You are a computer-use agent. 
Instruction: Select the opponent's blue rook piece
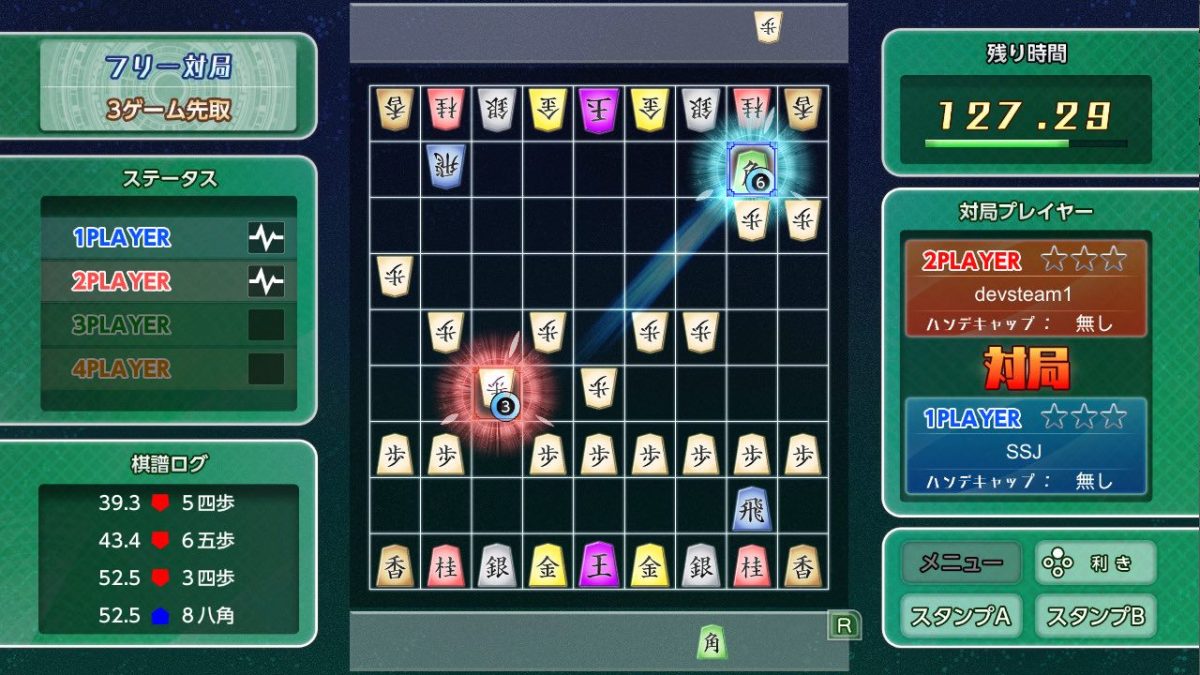tap(445, 166)
